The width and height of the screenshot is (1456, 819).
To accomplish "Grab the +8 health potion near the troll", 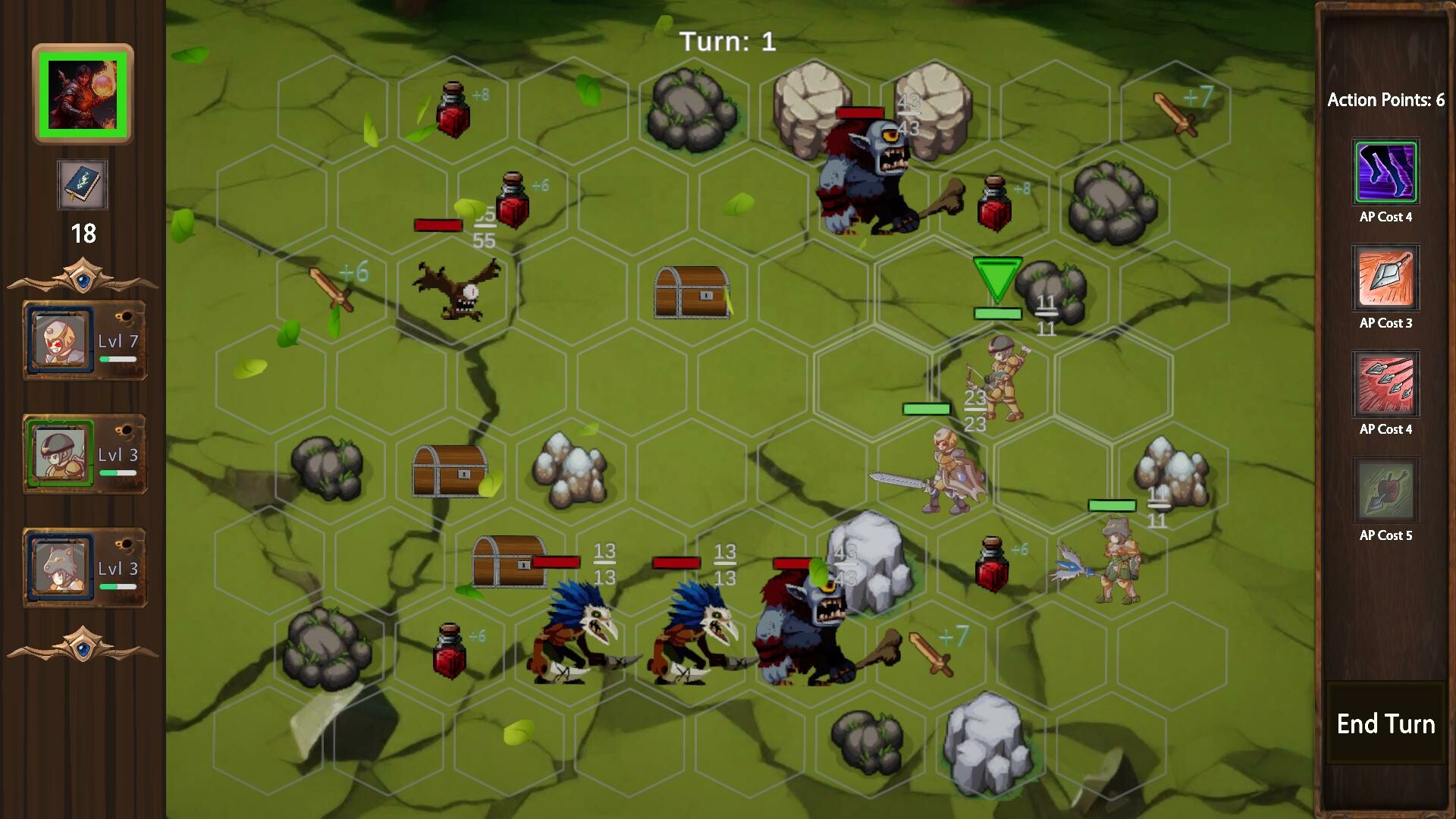I will 995,201.
